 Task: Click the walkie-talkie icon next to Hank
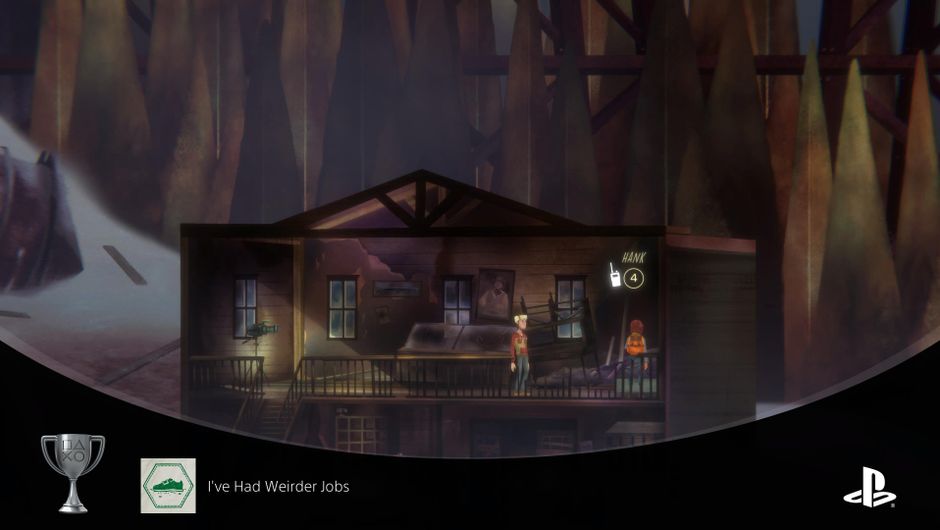(616, 275)
